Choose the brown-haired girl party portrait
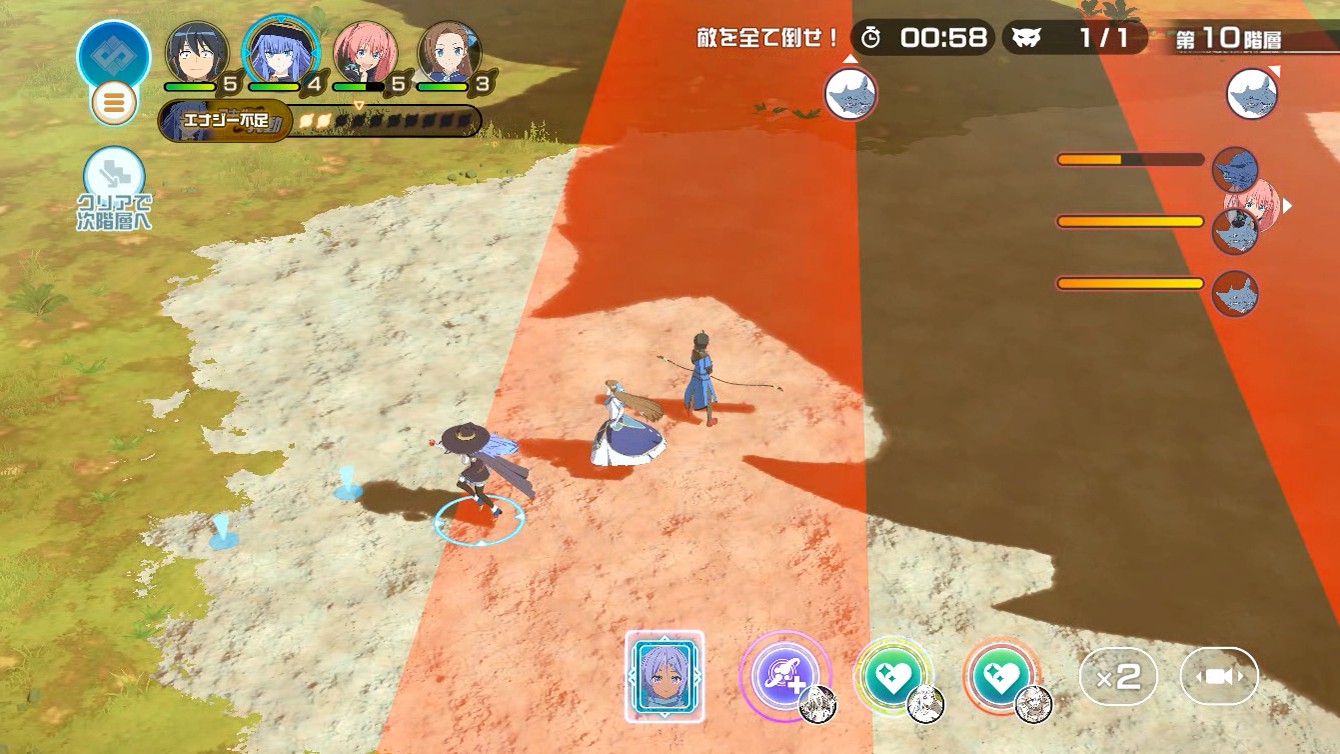Screen dimensions: 1340x754 pyautogui.click(x=449, y=53)
